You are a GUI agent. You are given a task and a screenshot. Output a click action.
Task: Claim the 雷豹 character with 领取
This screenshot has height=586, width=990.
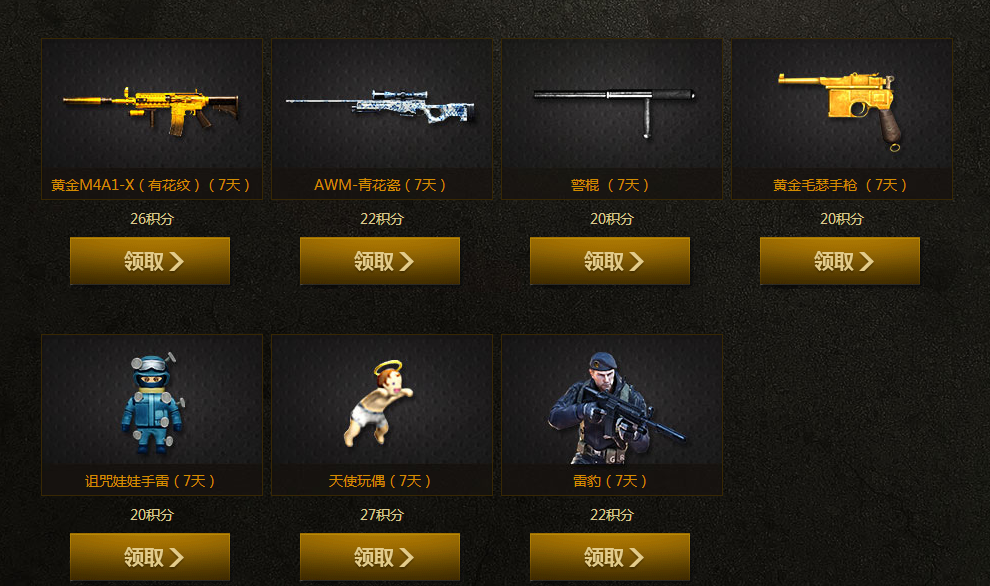tap(610, 557)
